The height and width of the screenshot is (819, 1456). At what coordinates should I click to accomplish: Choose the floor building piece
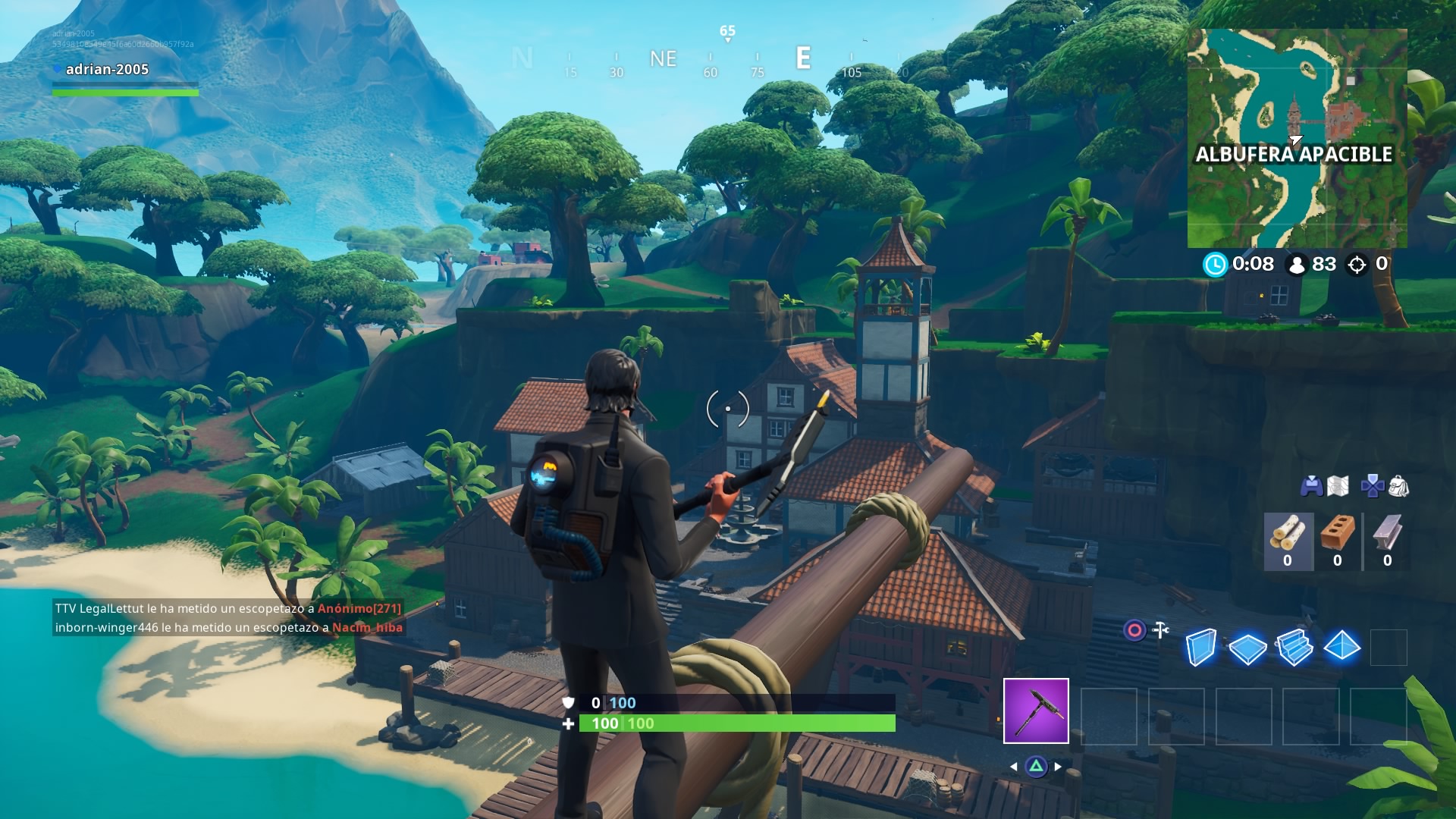tap(1247, 648)
